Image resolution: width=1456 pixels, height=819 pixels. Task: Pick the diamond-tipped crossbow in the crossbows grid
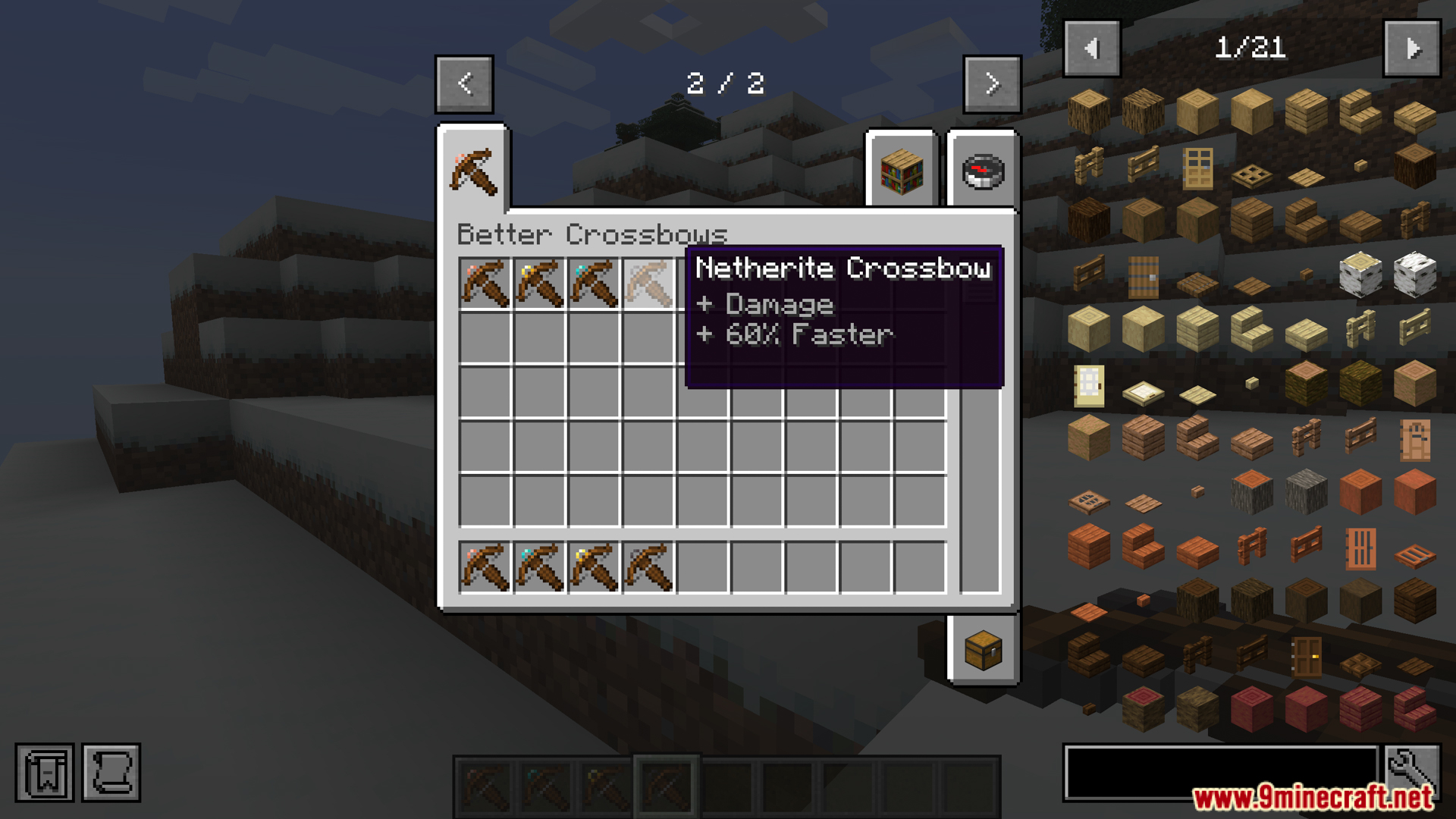pos(594,284)
